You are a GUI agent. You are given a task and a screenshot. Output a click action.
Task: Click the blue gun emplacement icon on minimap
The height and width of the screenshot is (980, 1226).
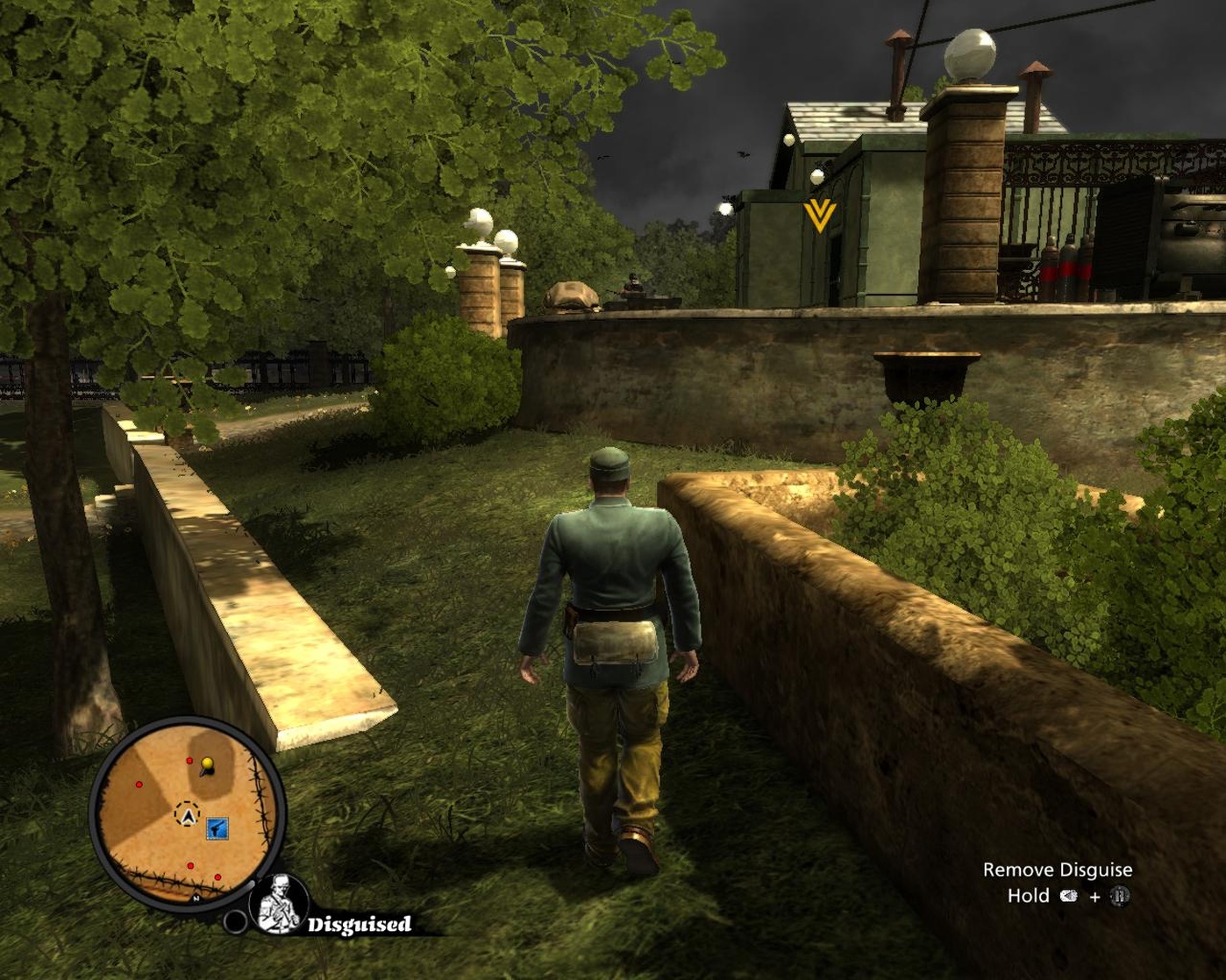[217, 828]
